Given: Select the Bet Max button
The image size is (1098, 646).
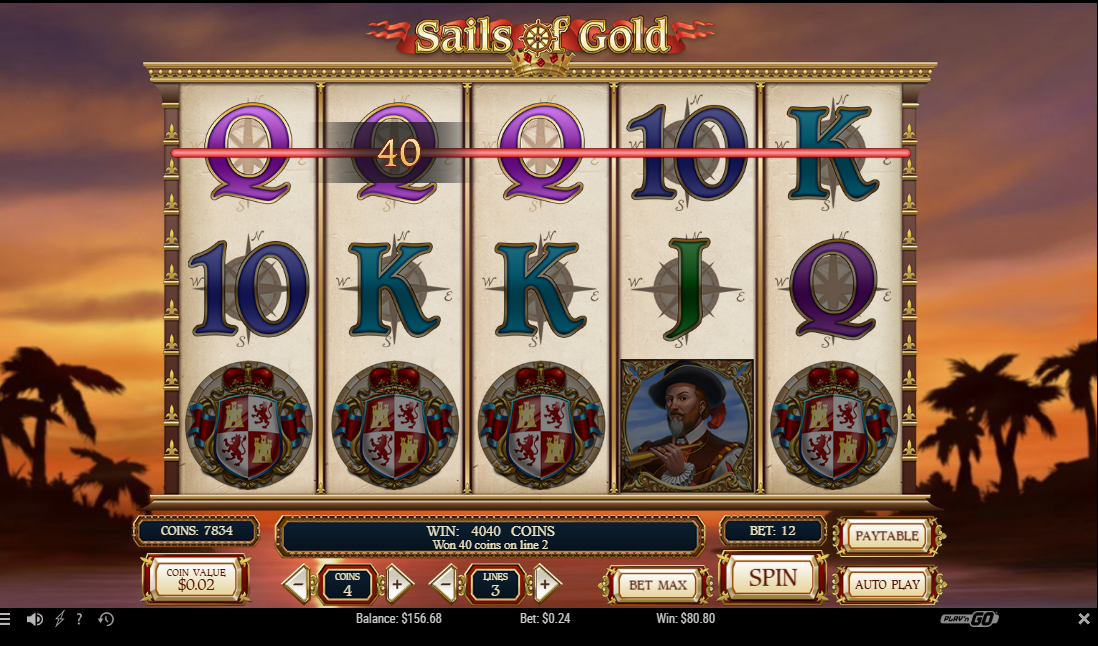Looking at the screenshot, I should tap(656, 584).
